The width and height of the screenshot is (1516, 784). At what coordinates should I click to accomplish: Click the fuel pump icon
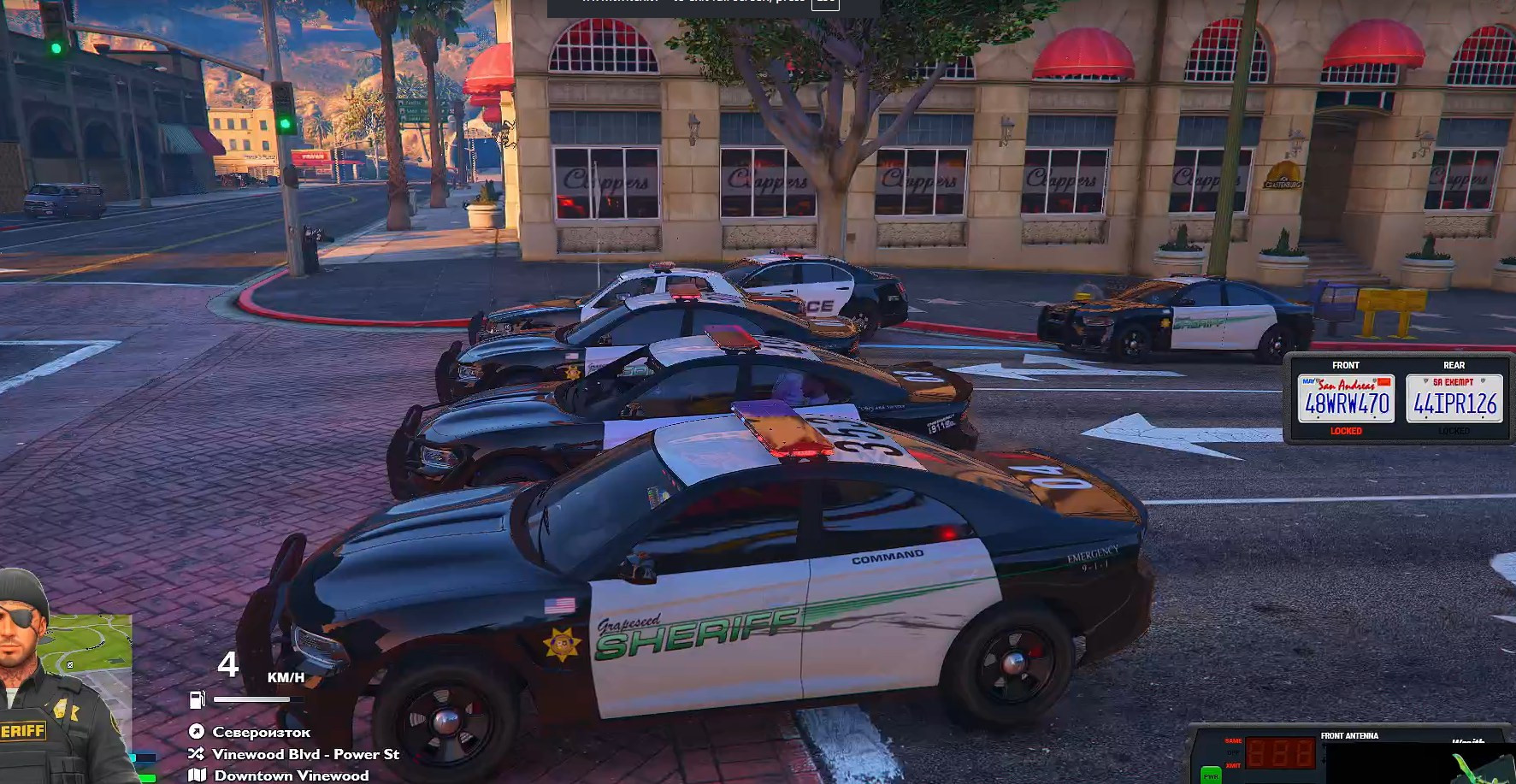[x=198, y=699]
